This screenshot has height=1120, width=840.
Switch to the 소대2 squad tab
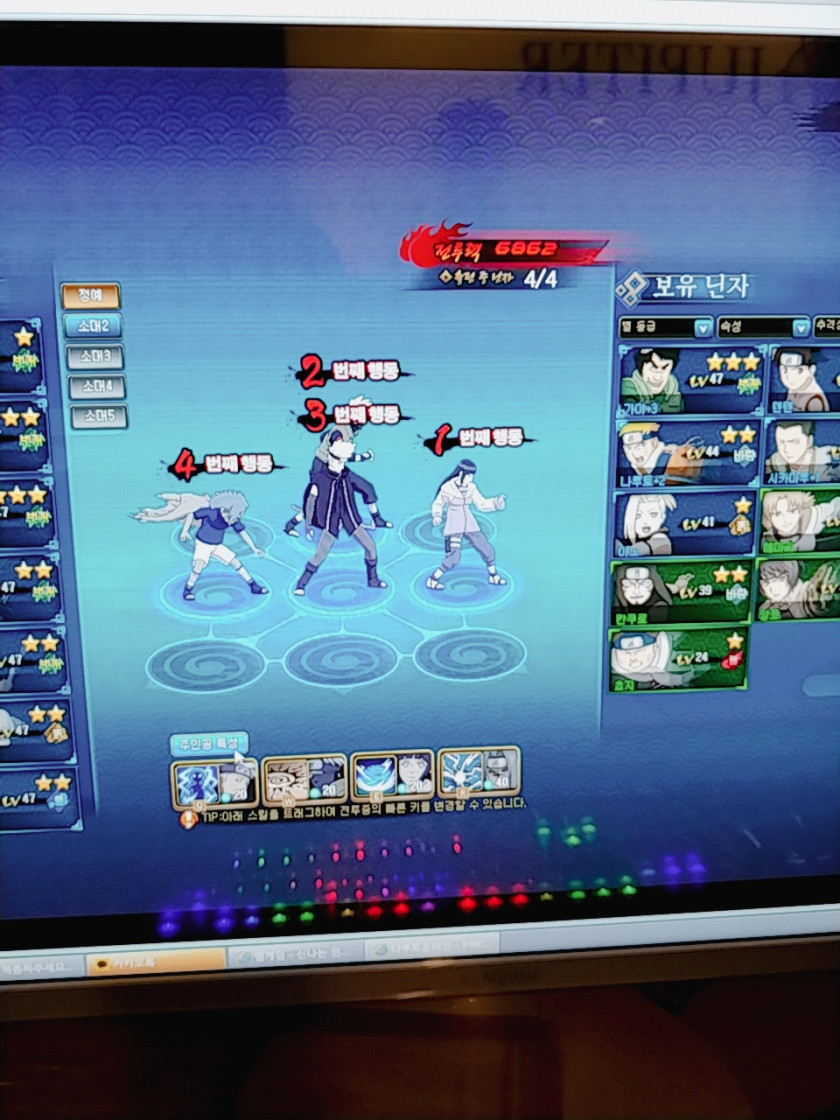tap(92, 326)
